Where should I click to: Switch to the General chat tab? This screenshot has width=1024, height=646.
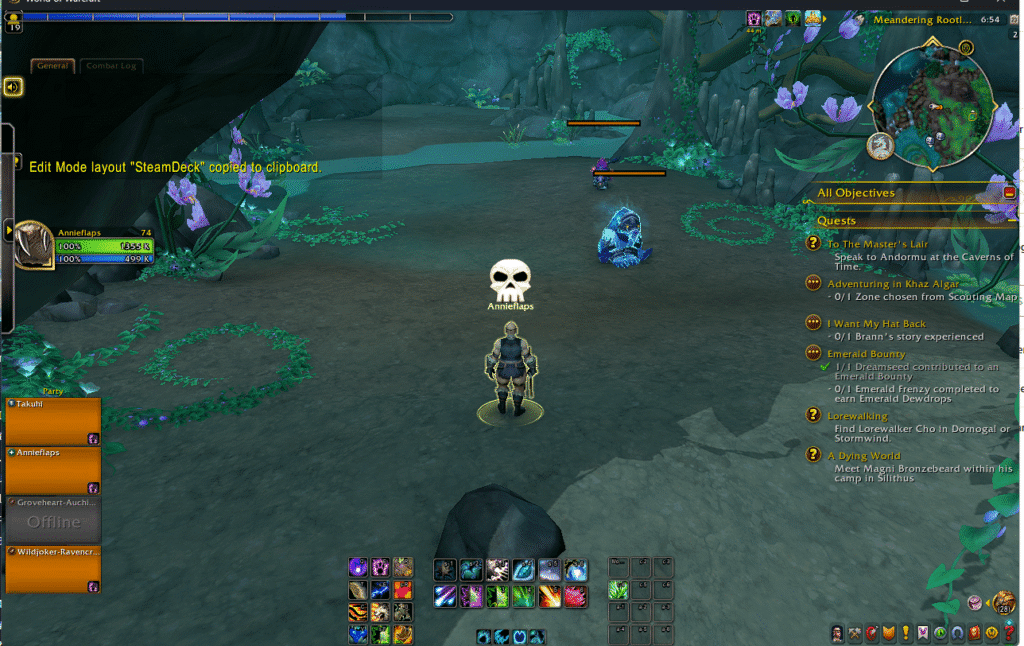point(52,66)
